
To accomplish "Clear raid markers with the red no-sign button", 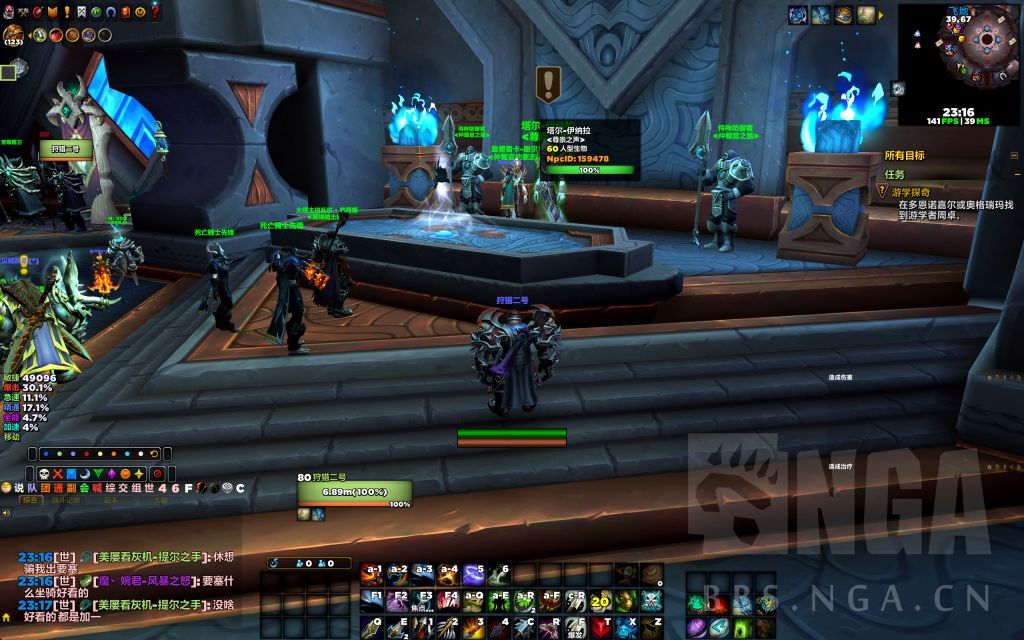I will [x=157, y=473].
